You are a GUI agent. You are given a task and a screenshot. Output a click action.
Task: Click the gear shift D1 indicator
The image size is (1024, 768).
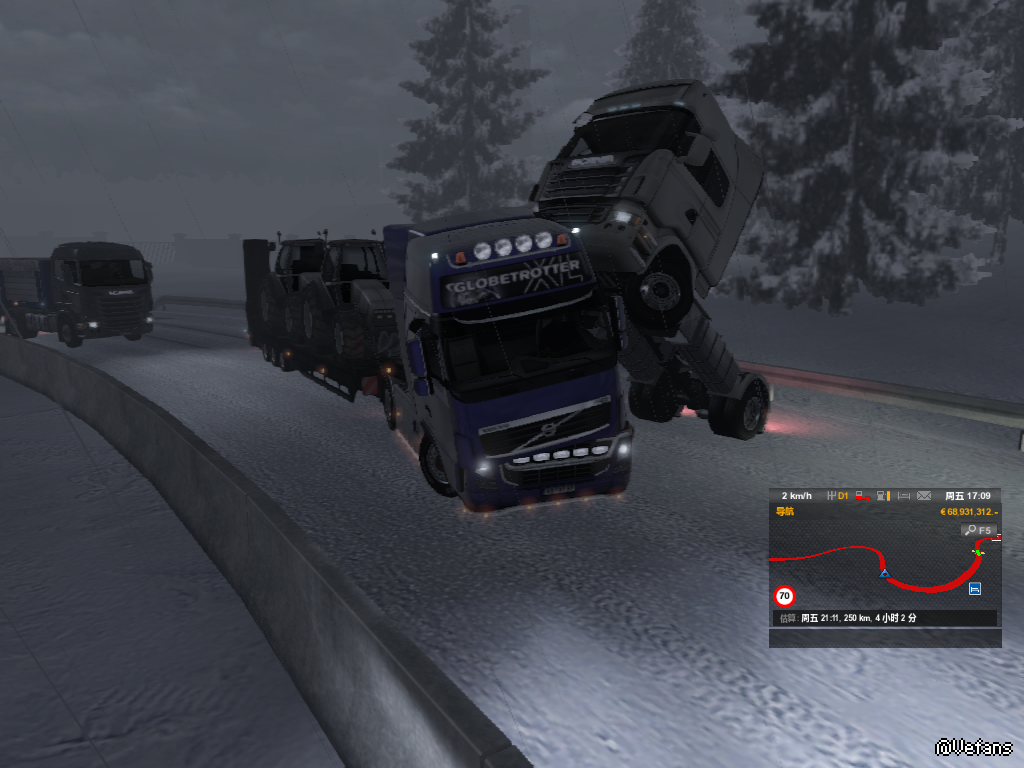pos(838,496)
